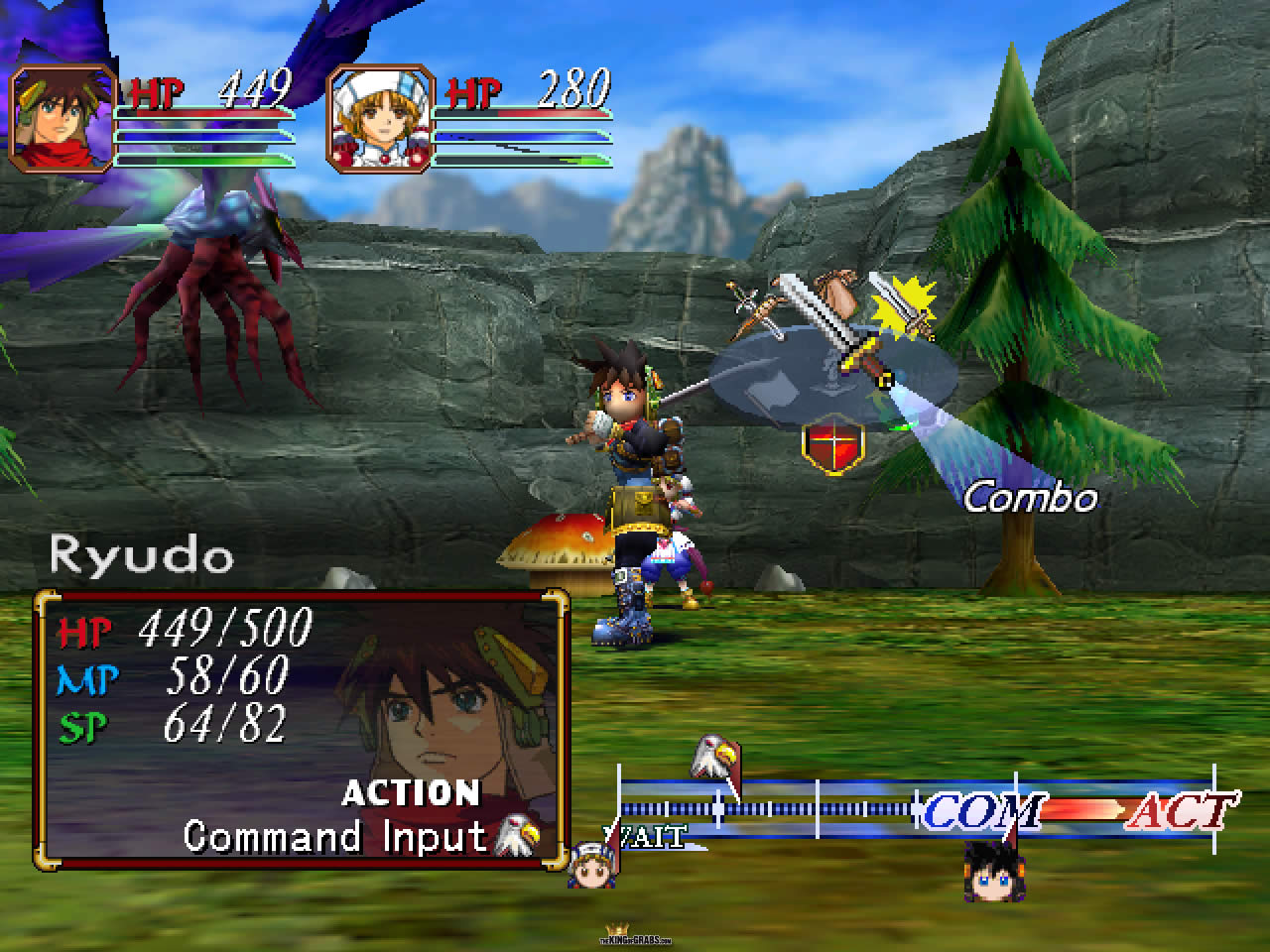The image size is (1270, 952).
Task: Select Ryudo's portrait in the party bar
Action: (x=61, y=119)
